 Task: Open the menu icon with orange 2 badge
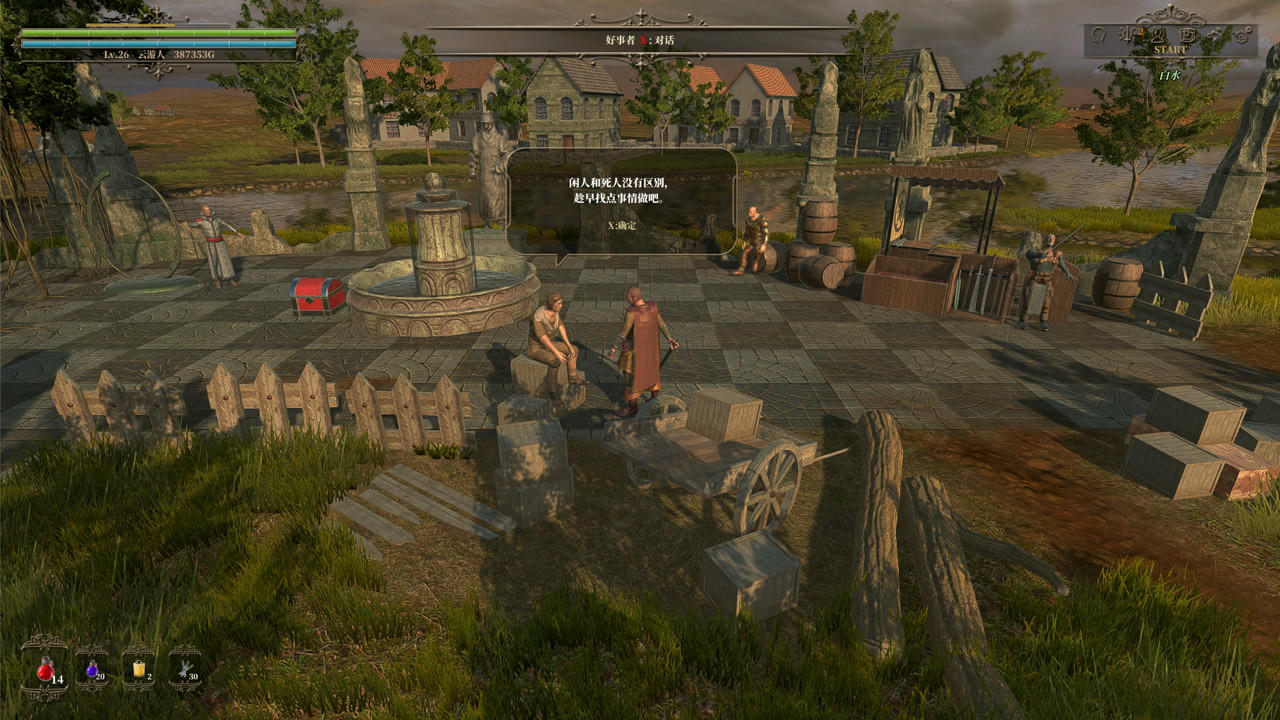click(x=1127, y=35)
